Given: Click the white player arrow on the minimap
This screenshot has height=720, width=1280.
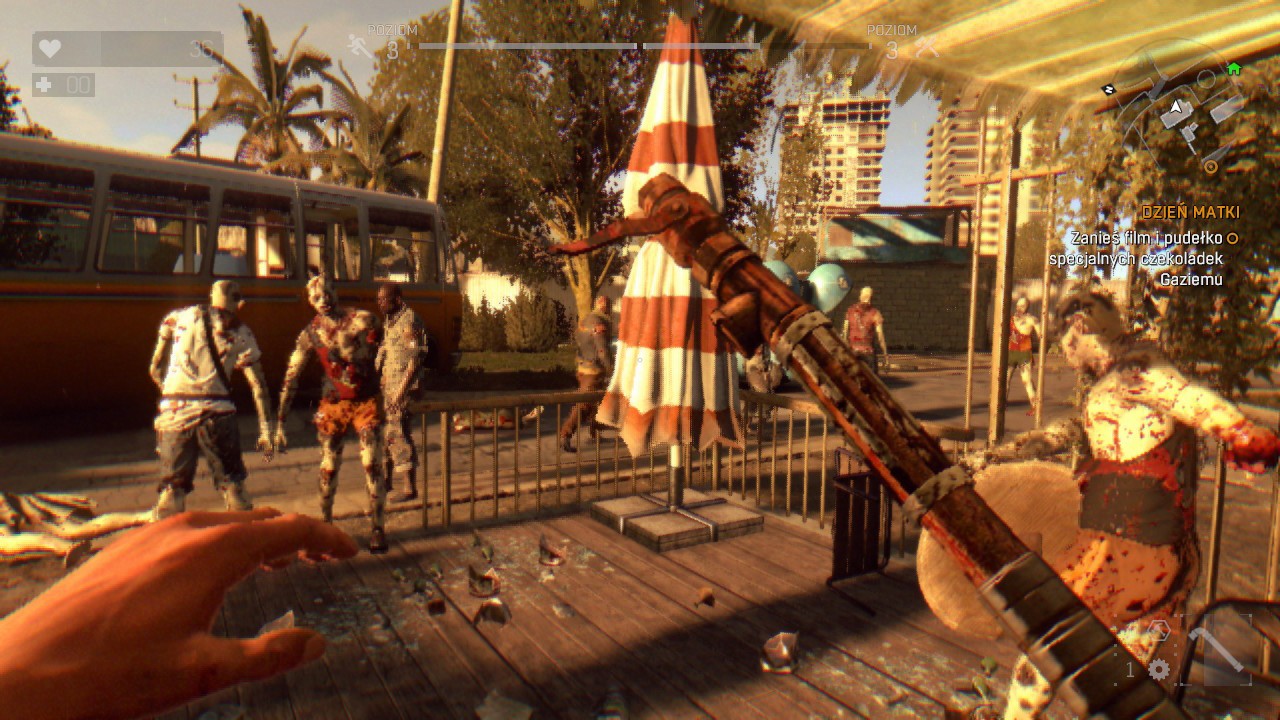Looking at the screenshot, I should (x=1175, y=106).
